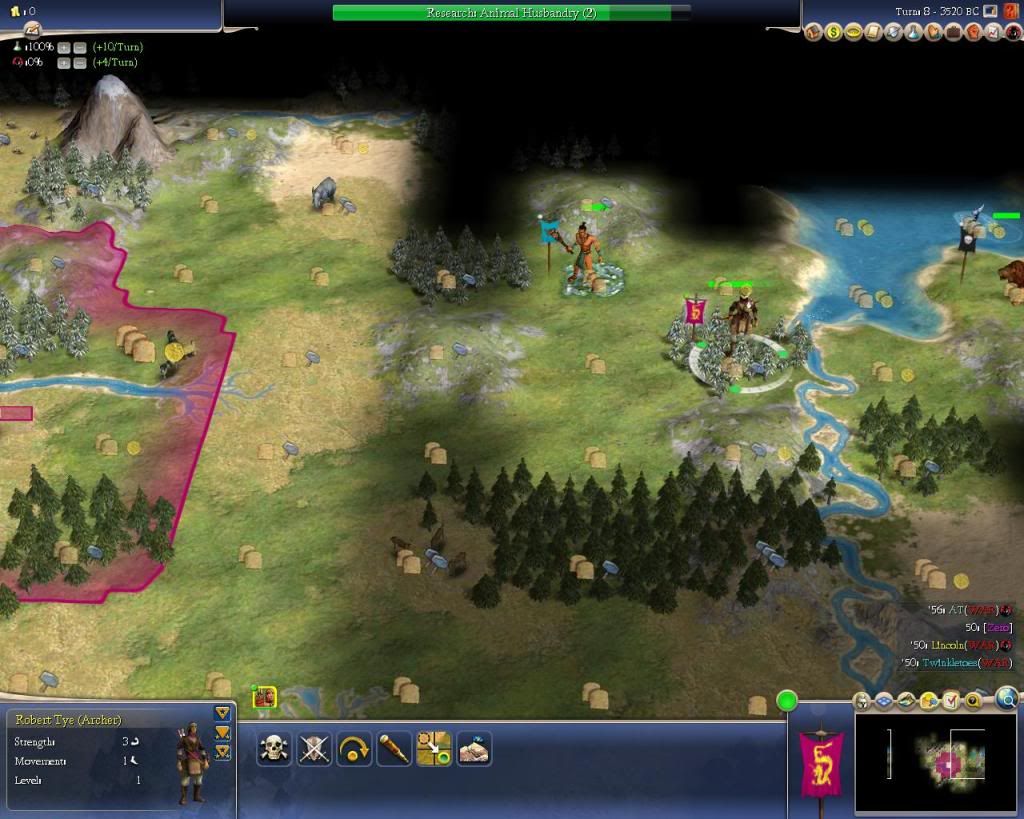Toggle the resource display minimap option

pos(929,700)
